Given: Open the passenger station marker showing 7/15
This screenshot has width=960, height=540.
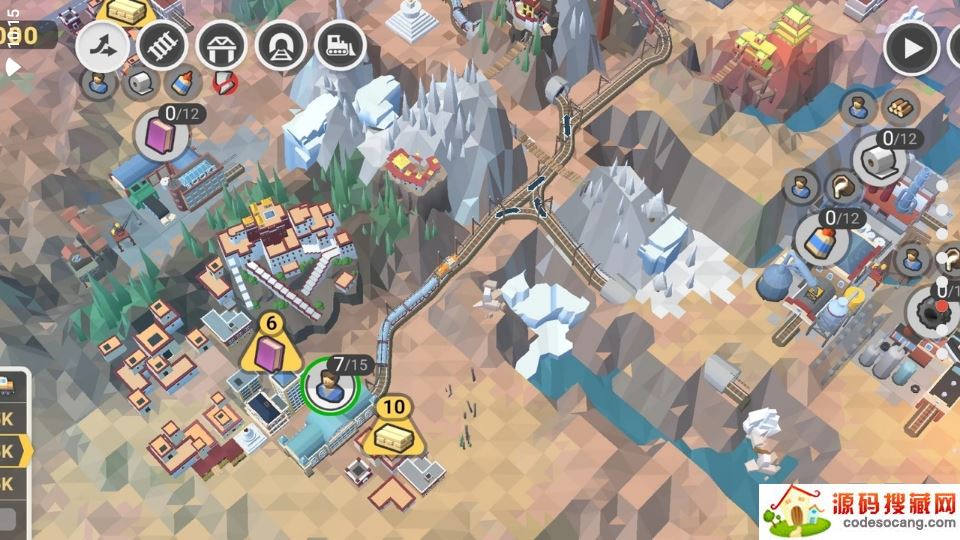Looking at the screenshot, I should click(x=329, y=386).
